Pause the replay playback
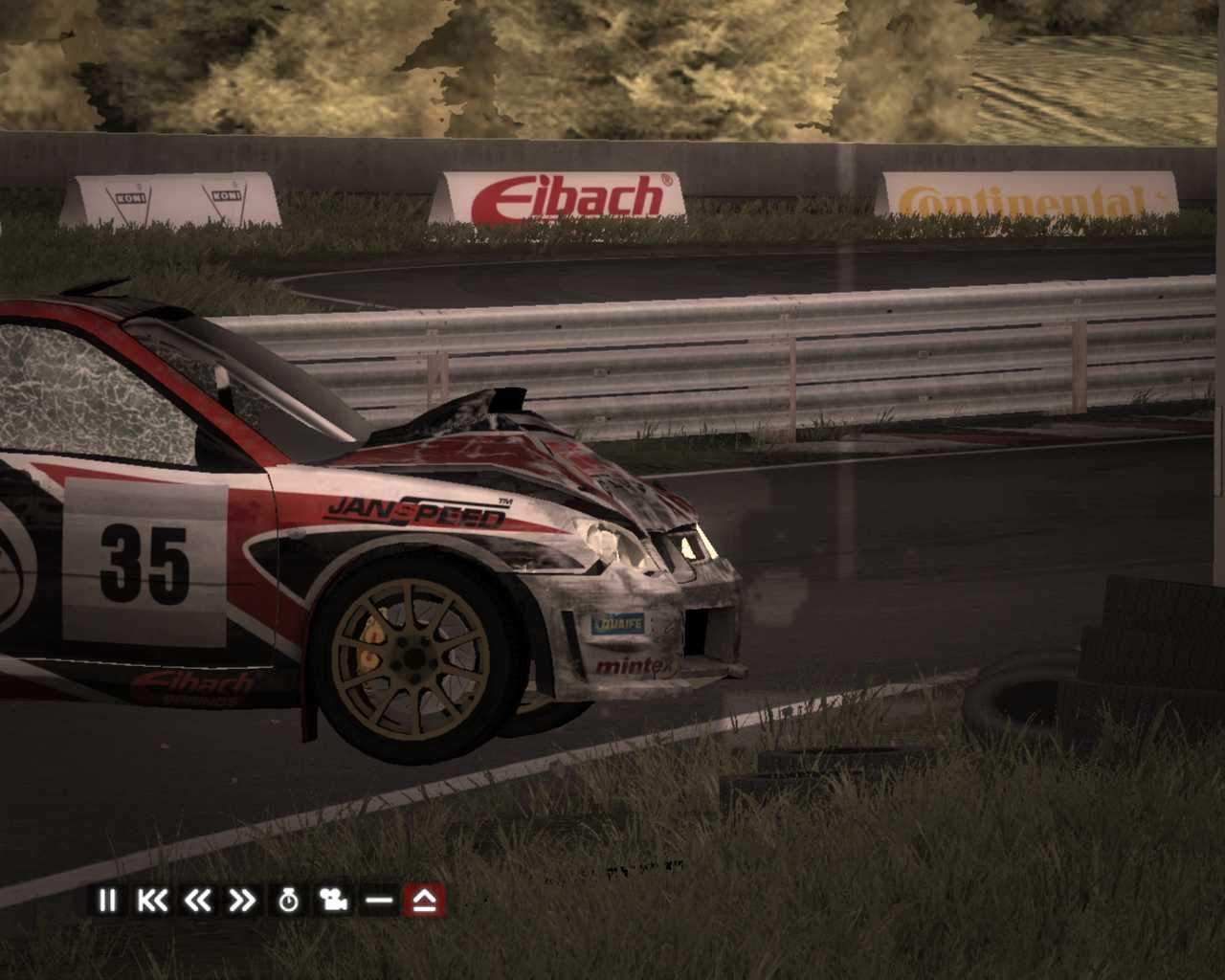The image size is (1225, 980). 106,901
